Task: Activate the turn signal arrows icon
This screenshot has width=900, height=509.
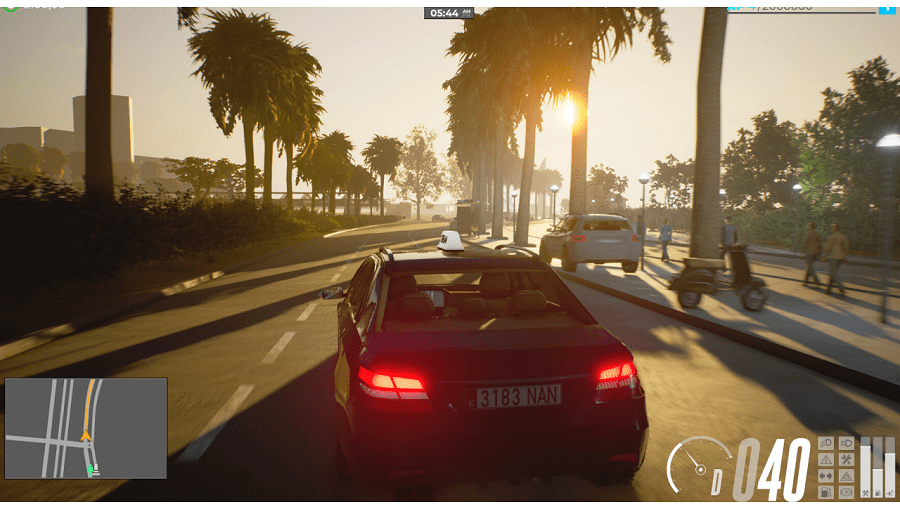Action: (826, 476)
